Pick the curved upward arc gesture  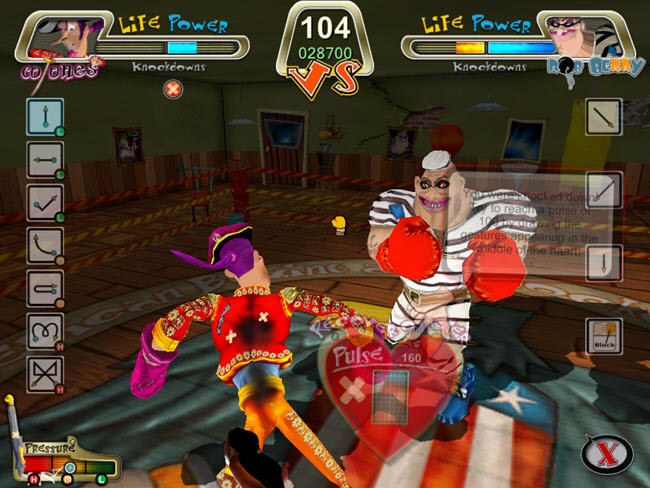[x=45, y=245]
